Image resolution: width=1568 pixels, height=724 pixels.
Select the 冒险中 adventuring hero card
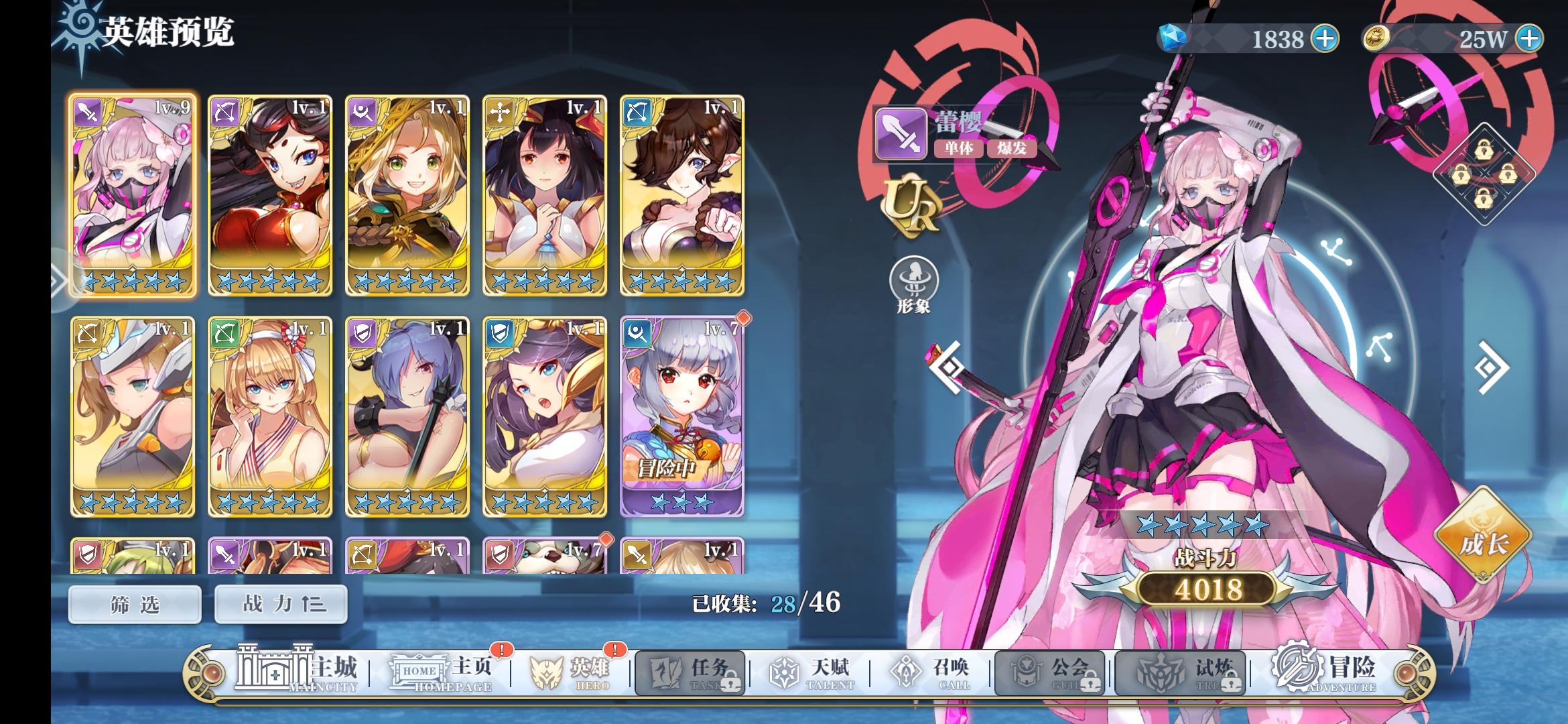click(x=681, y=417)
